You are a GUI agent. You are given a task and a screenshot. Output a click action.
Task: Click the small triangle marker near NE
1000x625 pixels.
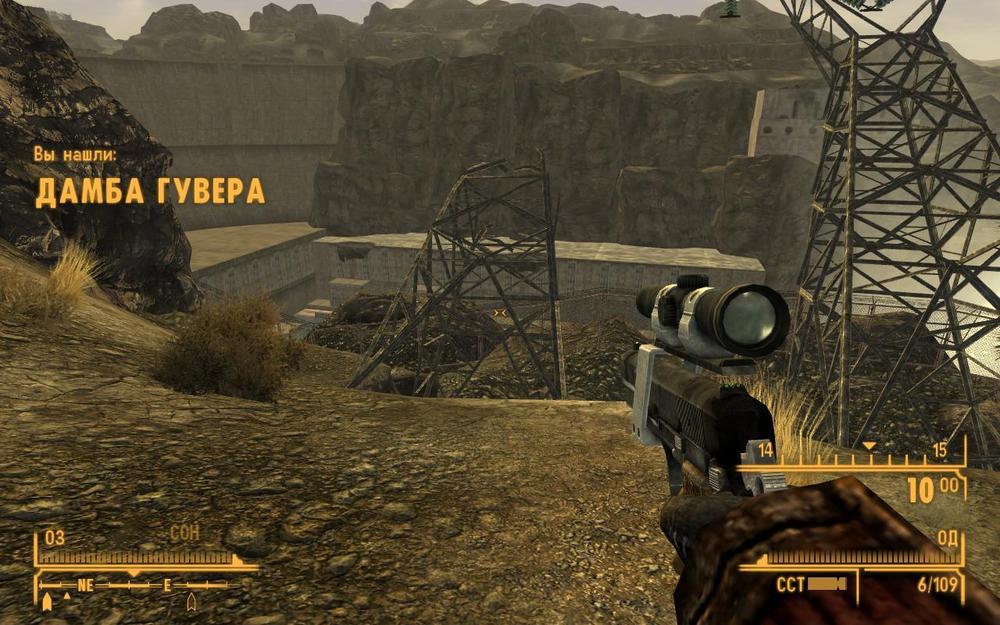pyautogui.click(x=67, y=596)
